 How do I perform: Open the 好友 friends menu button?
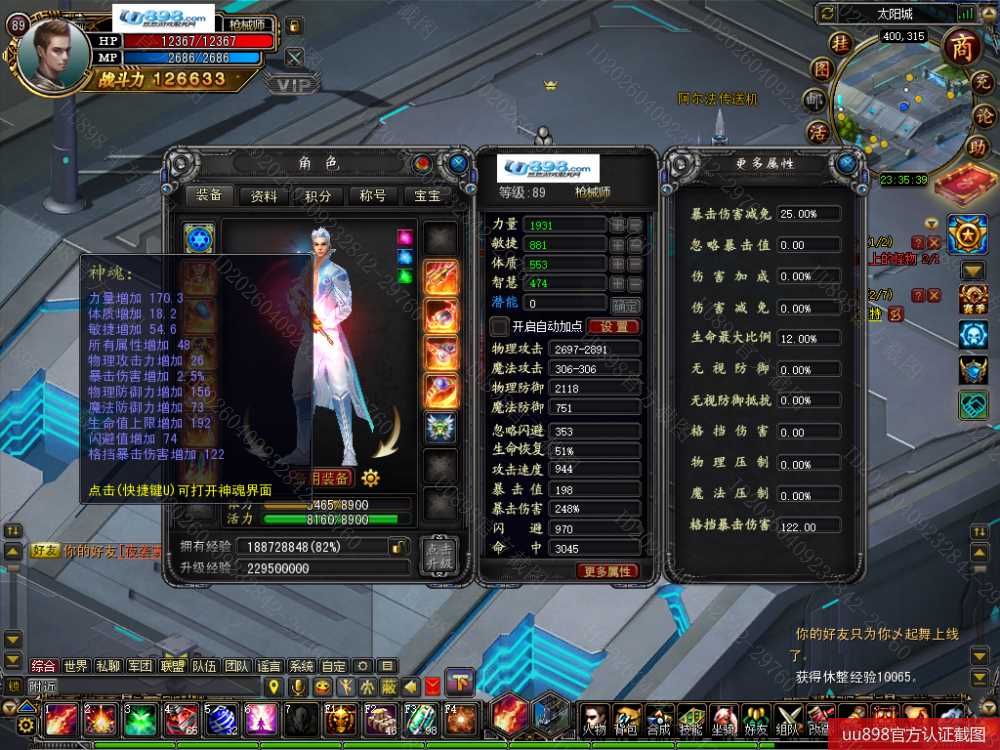coord(754,717)
